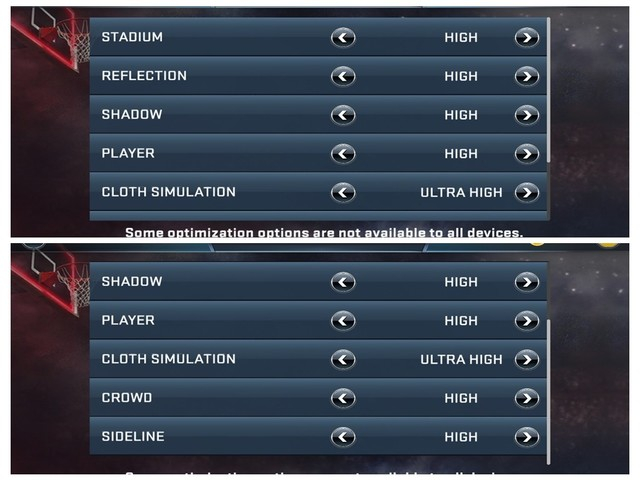Select the Stadium option label
This screenshot has height=480, width=640.
click(x=132, y=38)
